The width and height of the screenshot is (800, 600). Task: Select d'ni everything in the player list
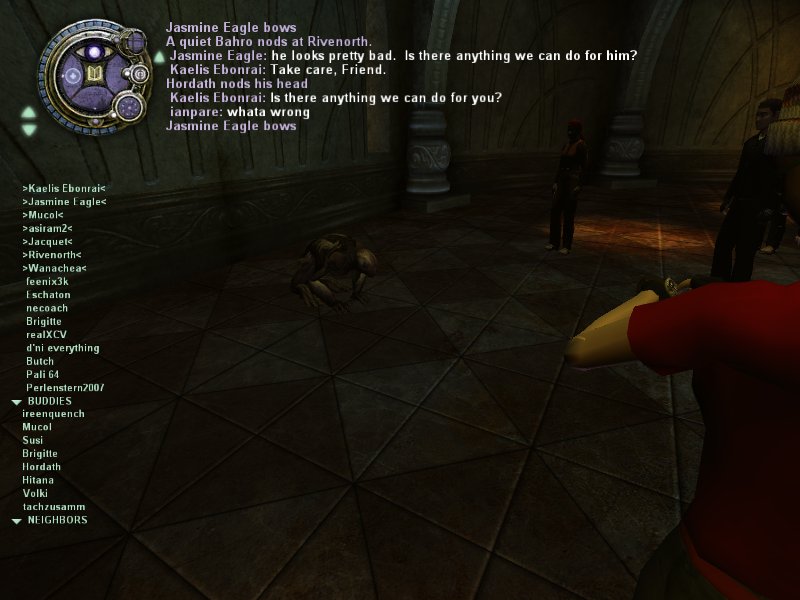tap(63, 348)
